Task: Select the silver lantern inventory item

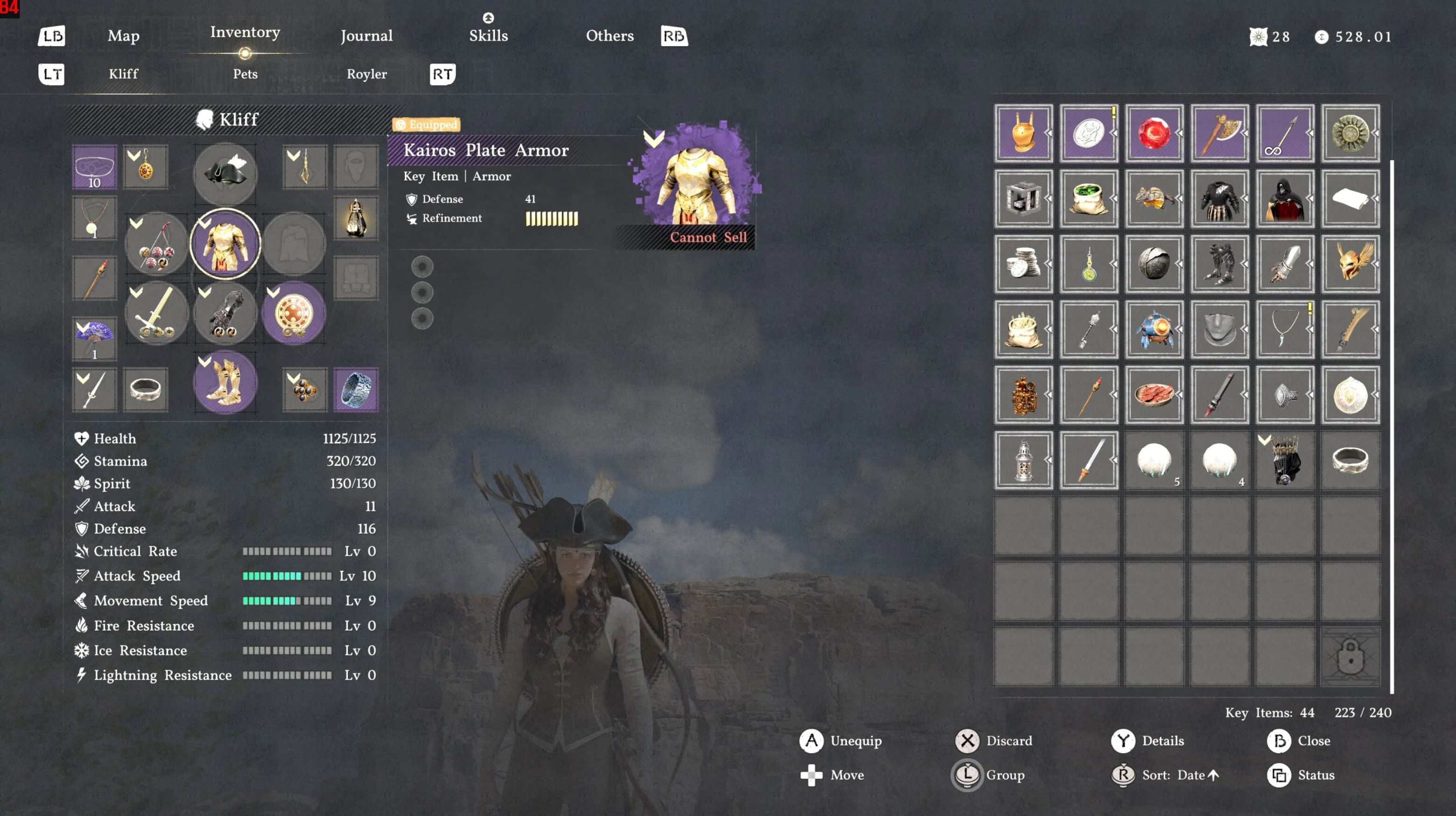Action: 1023,460
